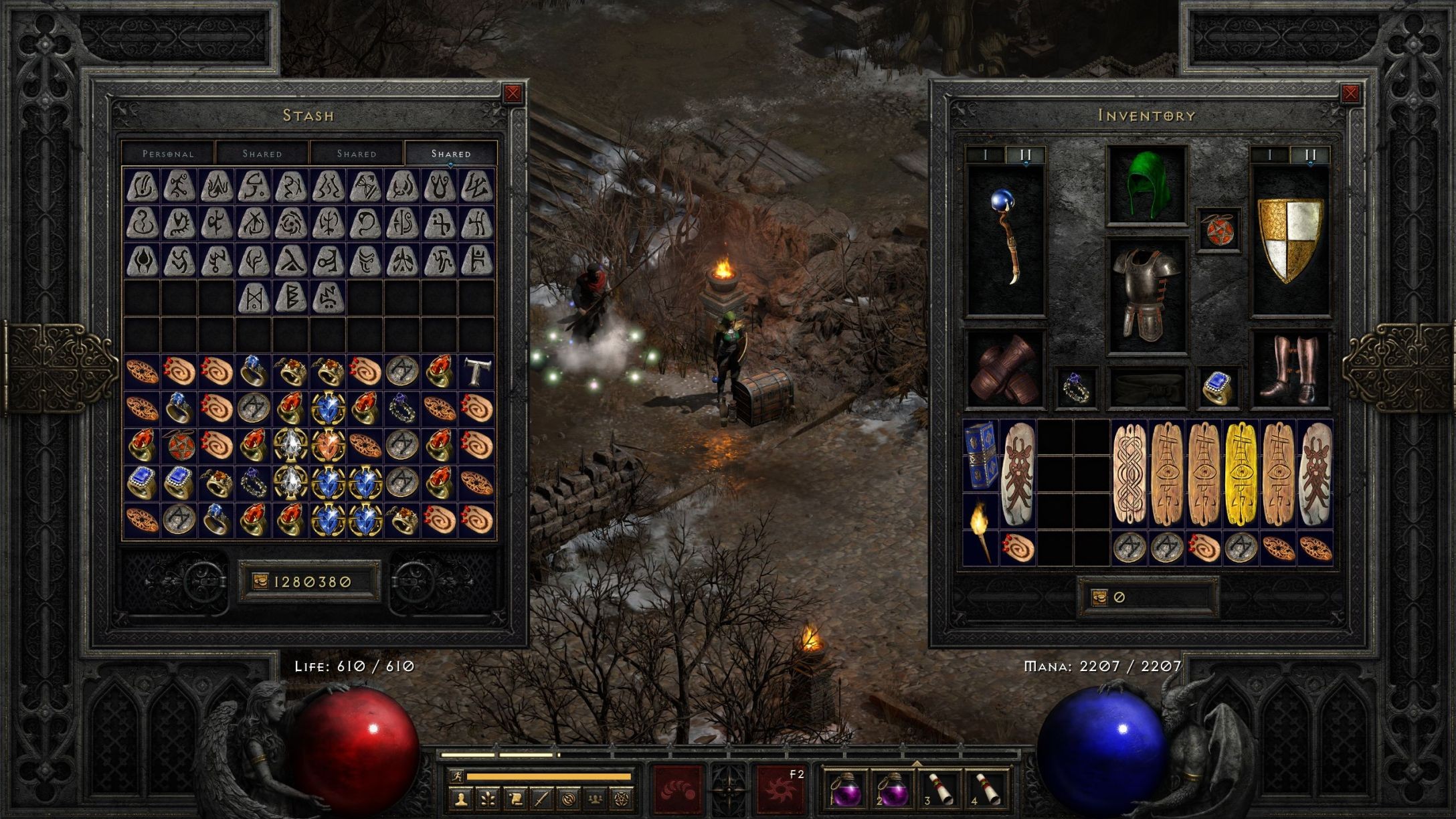Switch to the Personal stash tab

pos(167,154)
